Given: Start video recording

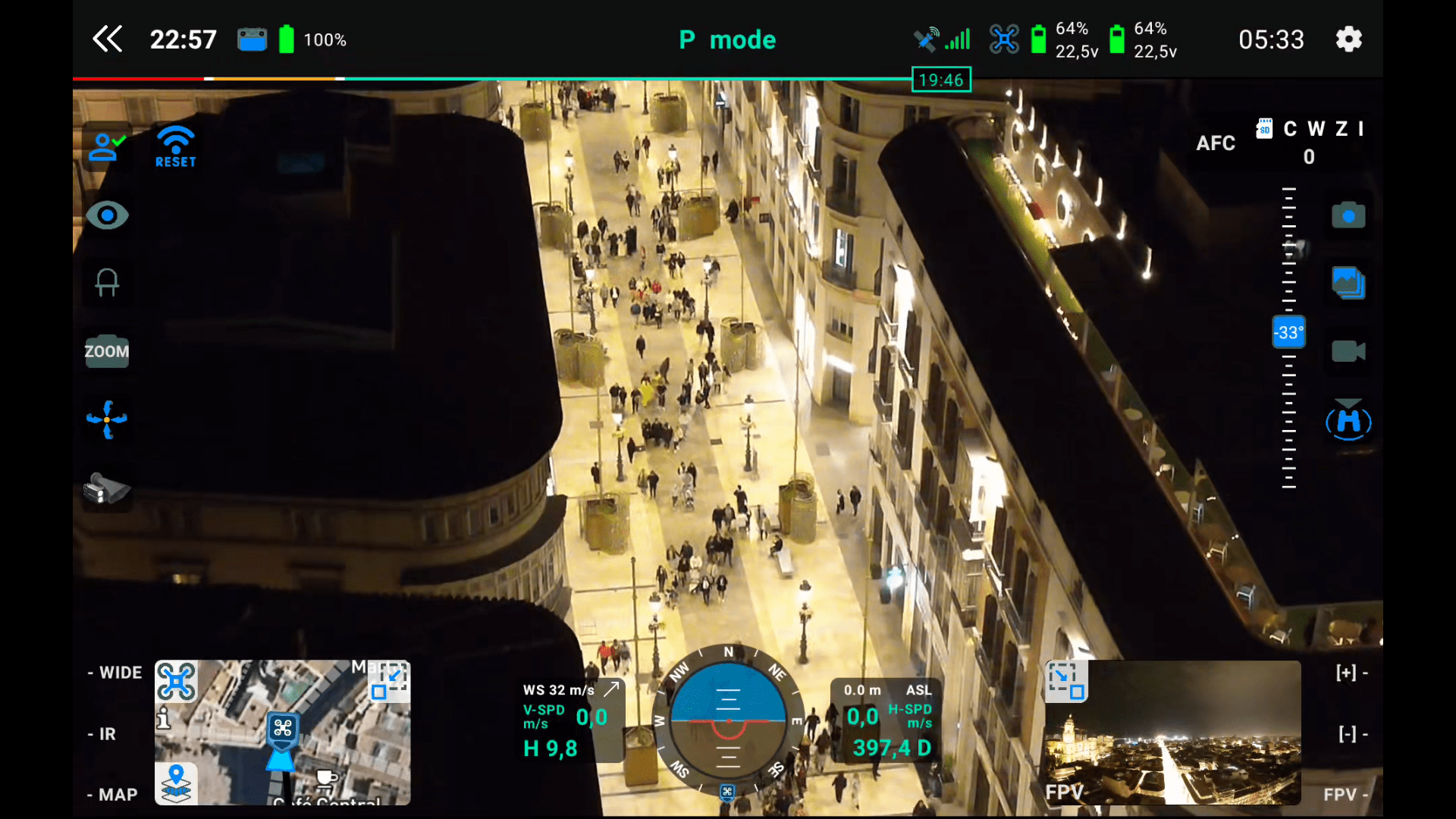Looking at the screenshot, I should pyautogui.click(x=1348, y=351).
